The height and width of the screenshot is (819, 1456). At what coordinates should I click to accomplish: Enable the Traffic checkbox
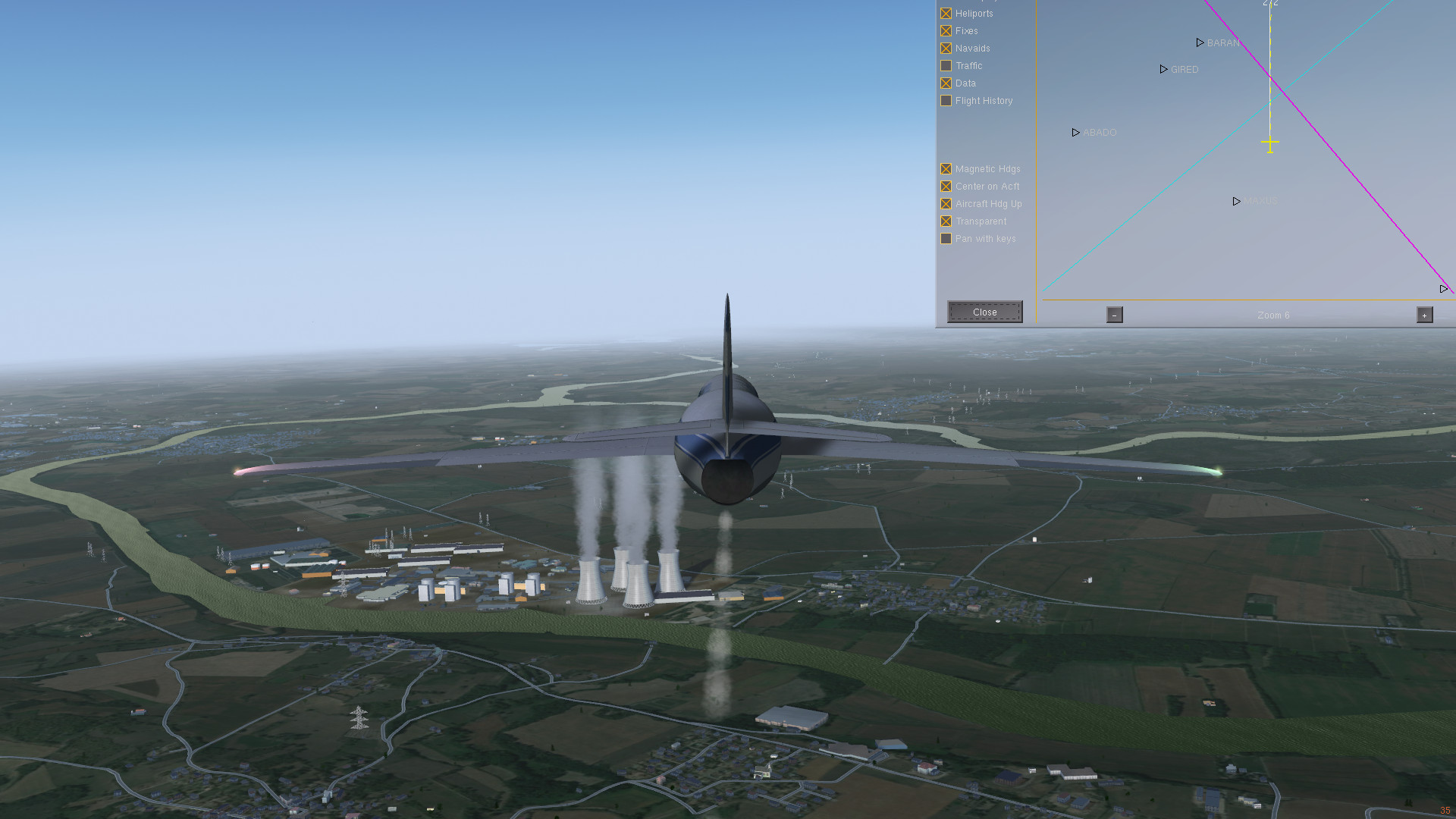tap(946, 65)
